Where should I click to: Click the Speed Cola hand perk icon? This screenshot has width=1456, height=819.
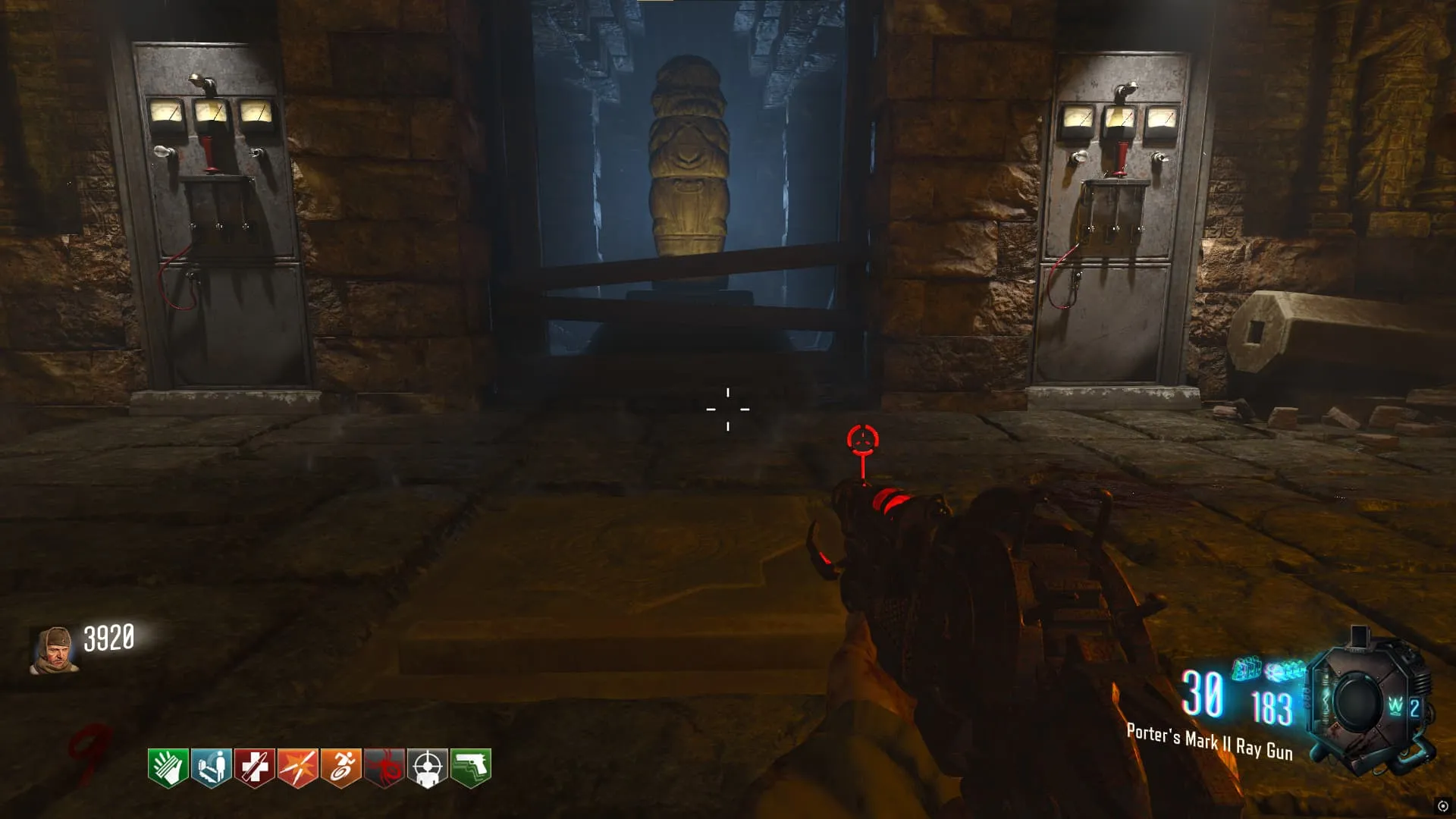click(x=168, y=767)
